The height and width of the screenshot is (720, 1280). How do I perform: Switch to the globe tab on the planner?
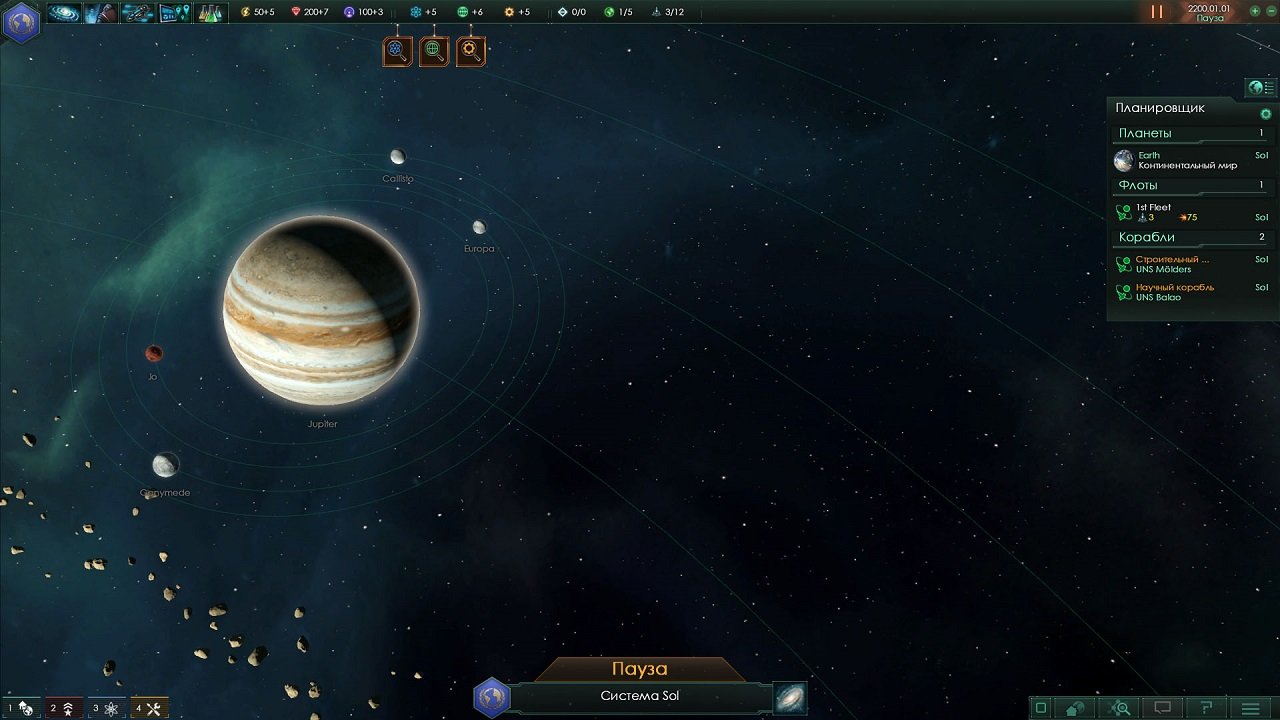pos(1255,88)
